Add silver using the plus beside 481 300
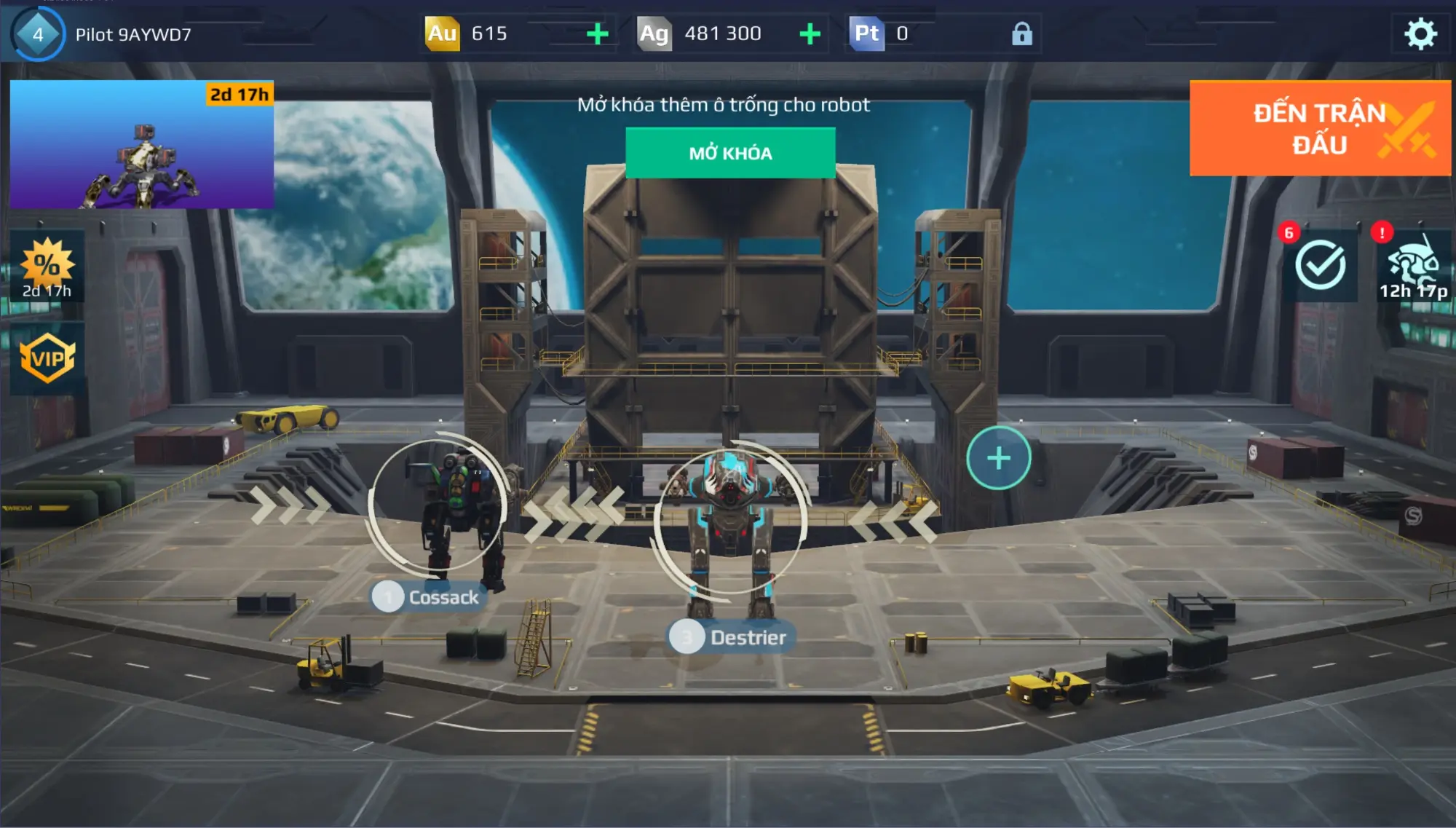The image size is (1456, 828). (x=808, y=32)
